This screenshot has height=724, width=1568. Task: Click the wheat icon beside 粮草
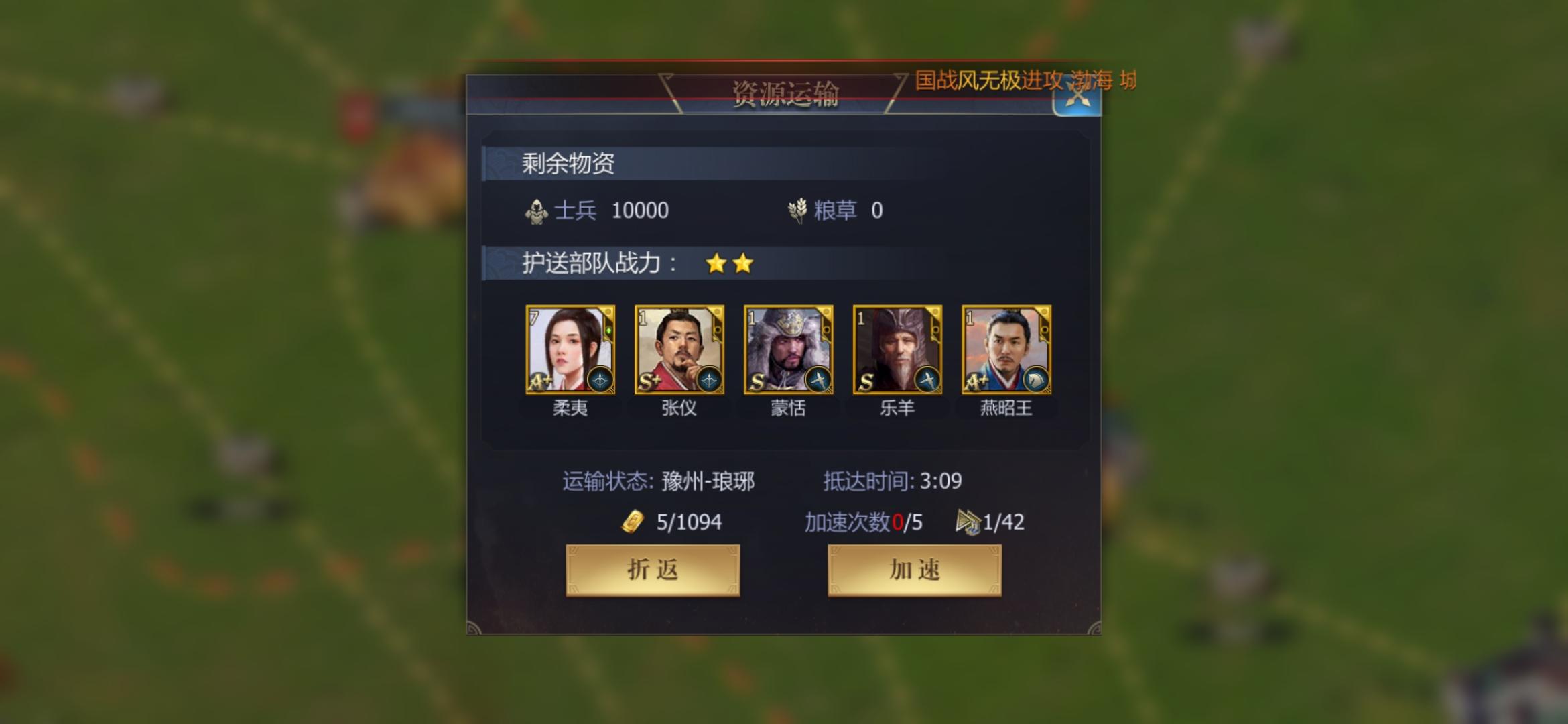click(797, 210)
